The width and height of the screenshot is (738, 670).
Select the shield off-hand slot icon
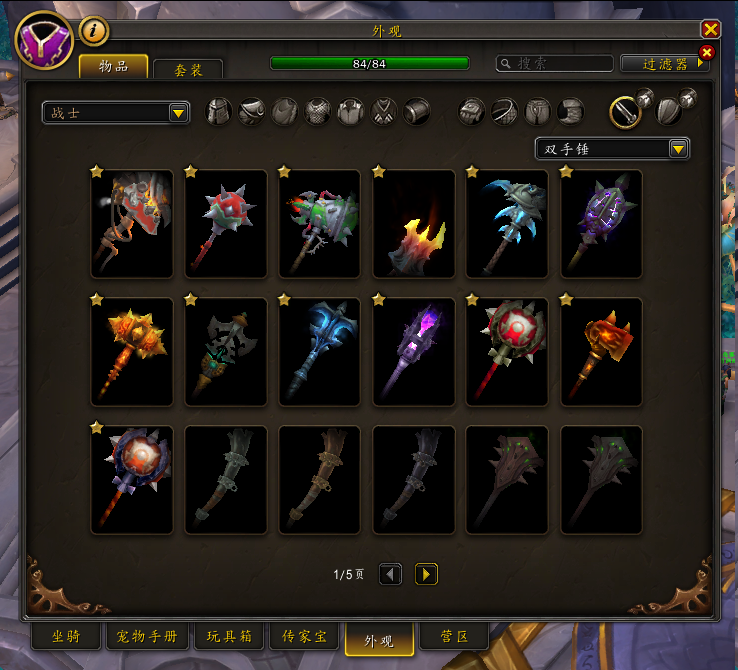pyautogui.click(x=669, y=109)
